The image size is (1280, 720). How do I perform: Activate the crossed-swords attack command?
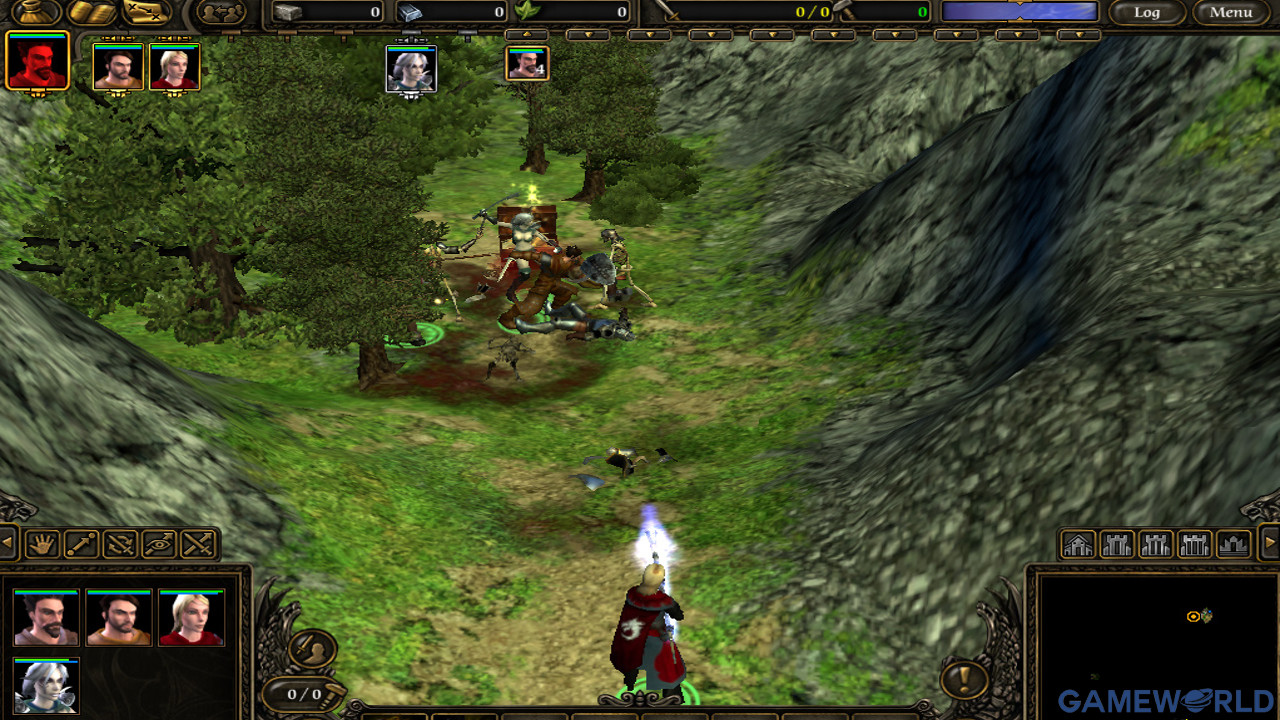pos(198,544)
